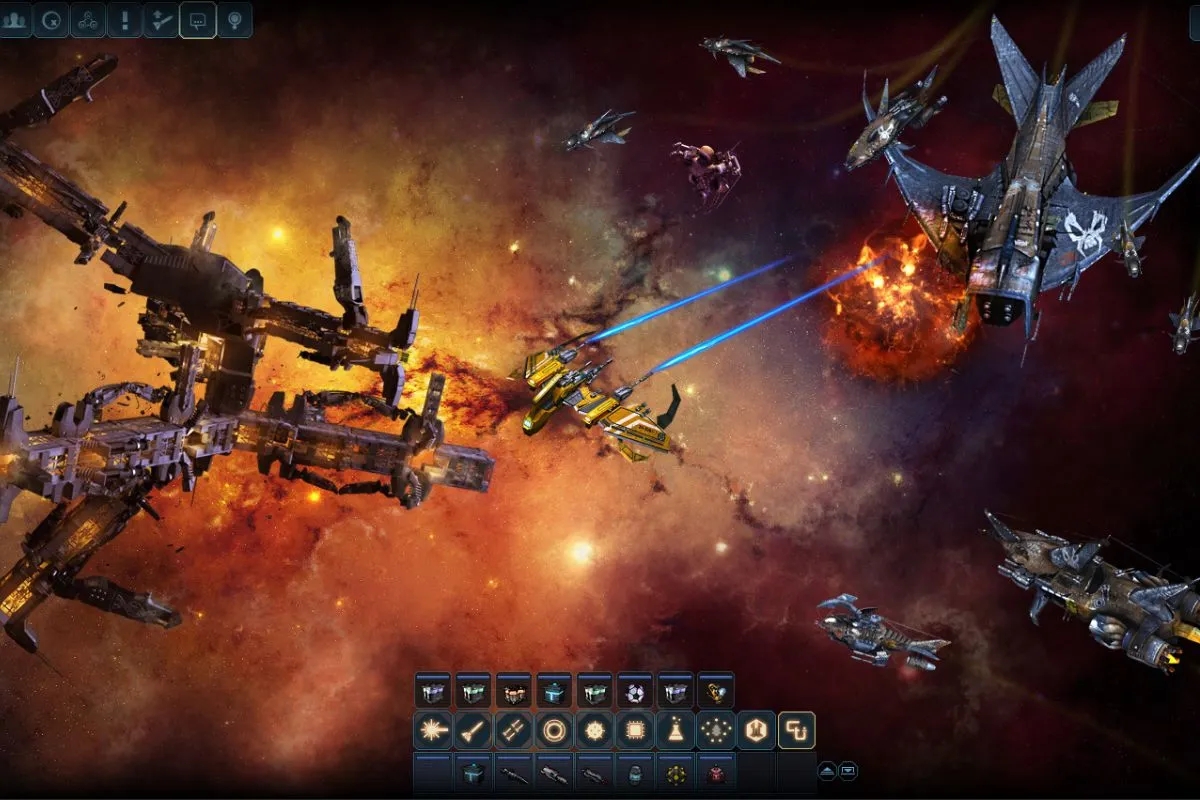
Task: Open the map location pin icon
Action: (234, 20)
